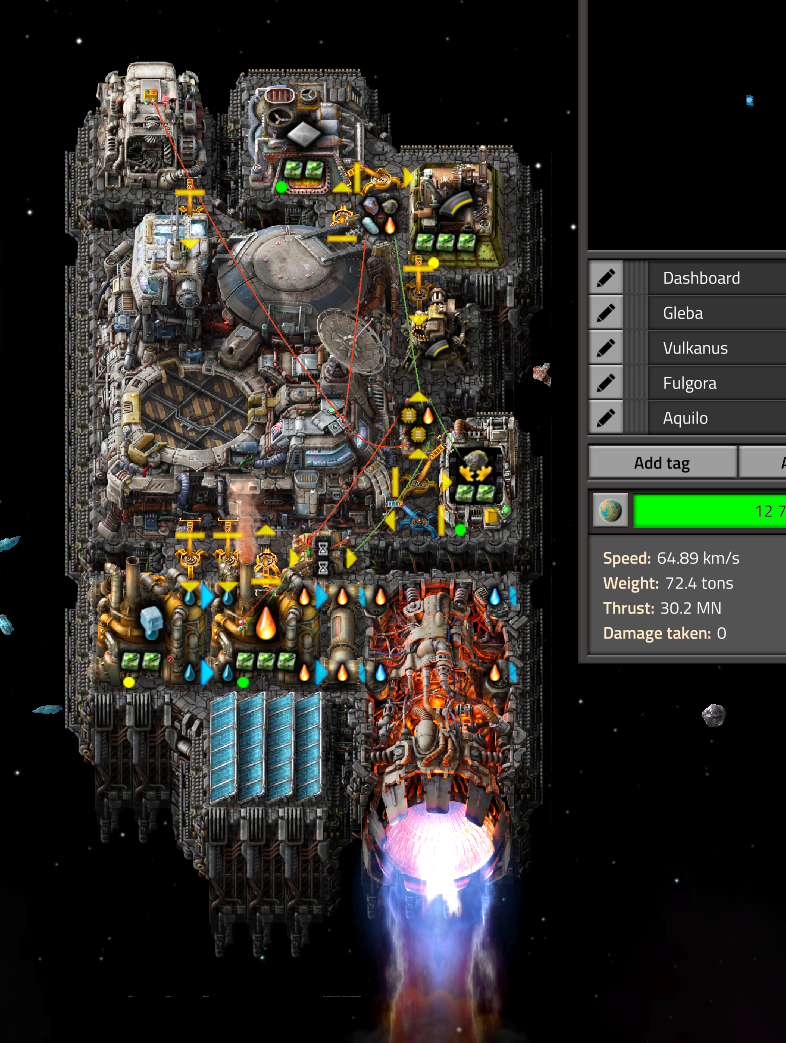Click the Add tag button

(661, 463)
